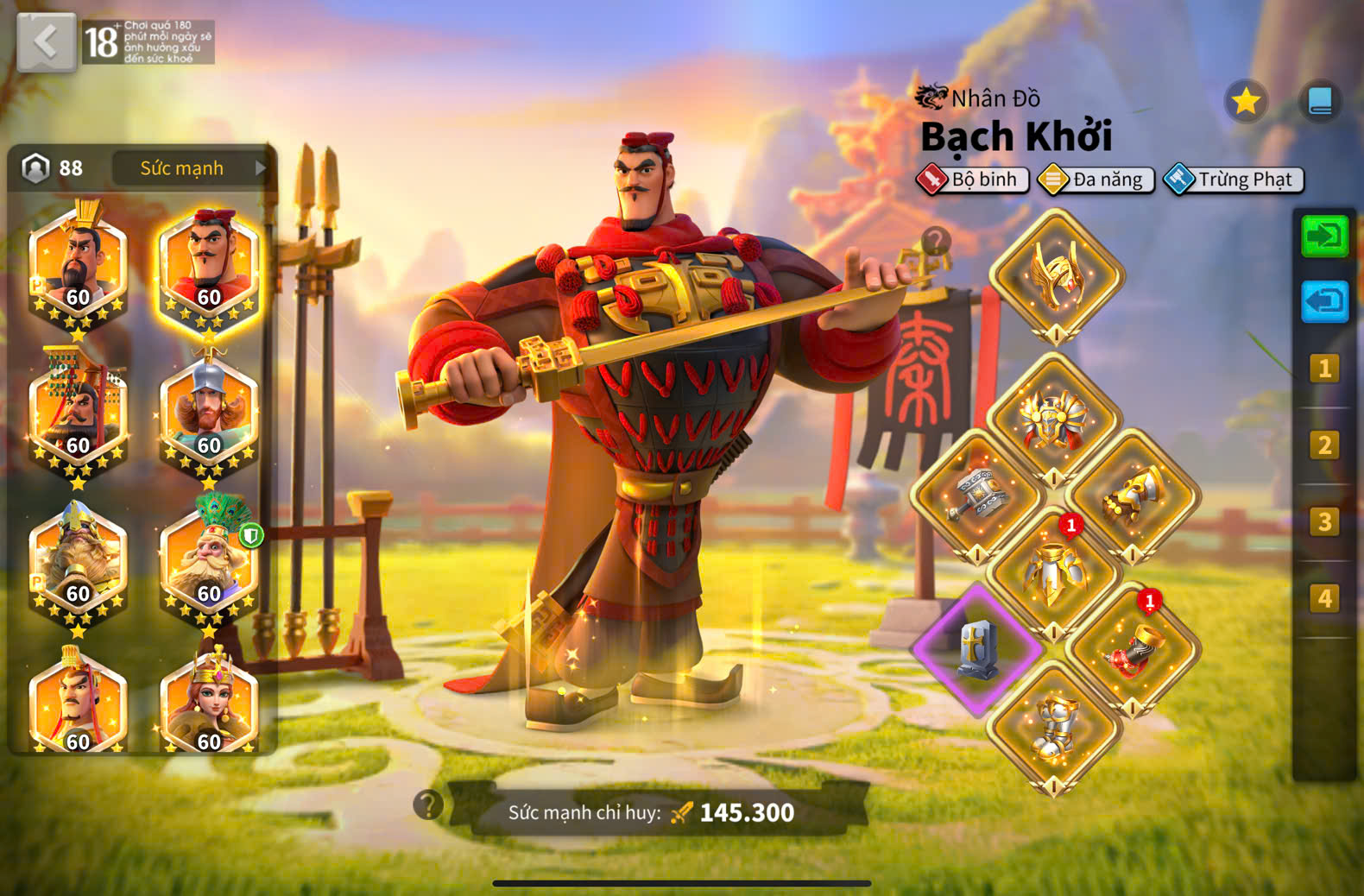Open the golden helmet equipment slot
The width and height of the screenshot is (1364, 896).
[1056, 276]
